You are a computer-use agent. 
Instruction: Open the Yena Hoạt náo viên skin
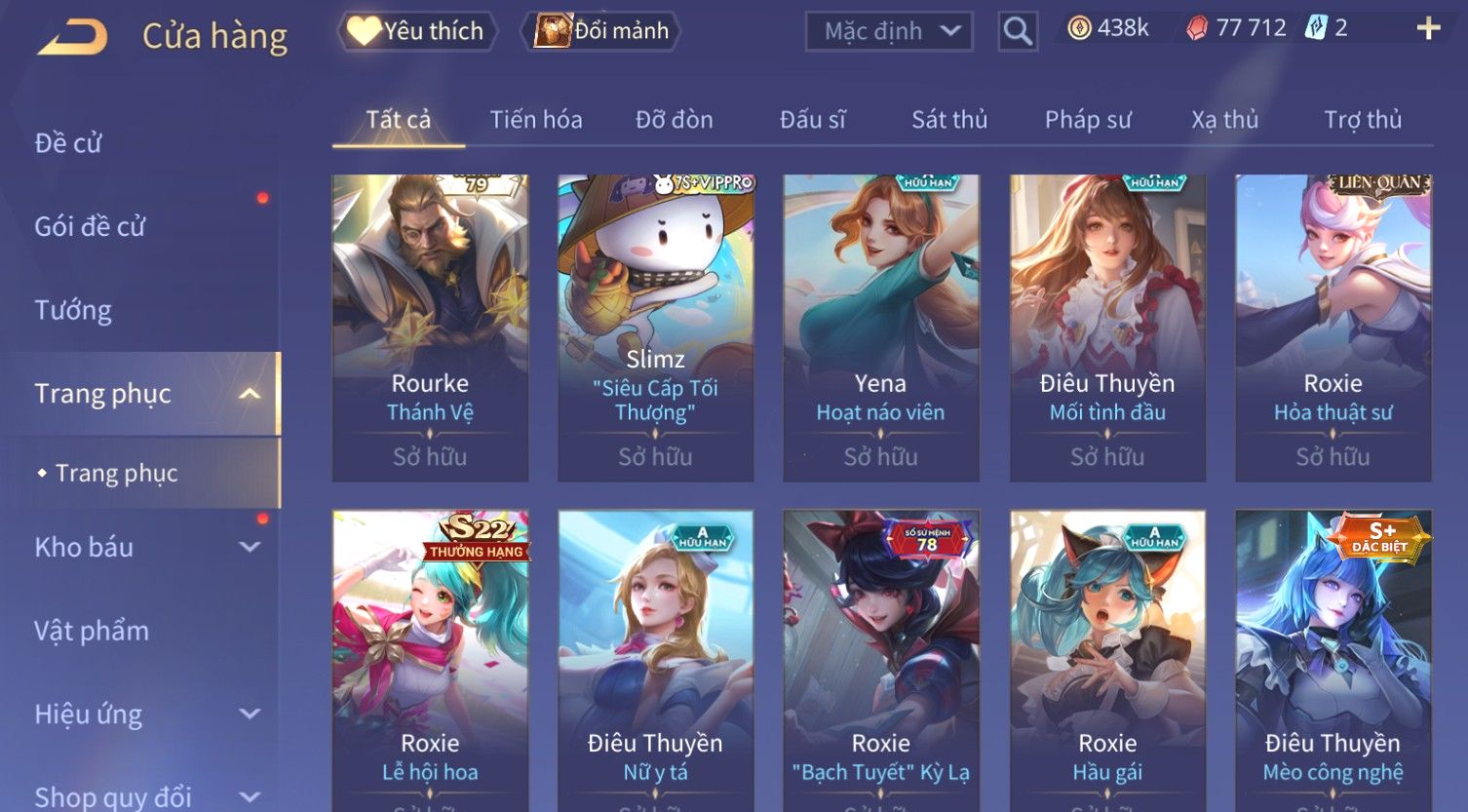(x=880, y=327)
